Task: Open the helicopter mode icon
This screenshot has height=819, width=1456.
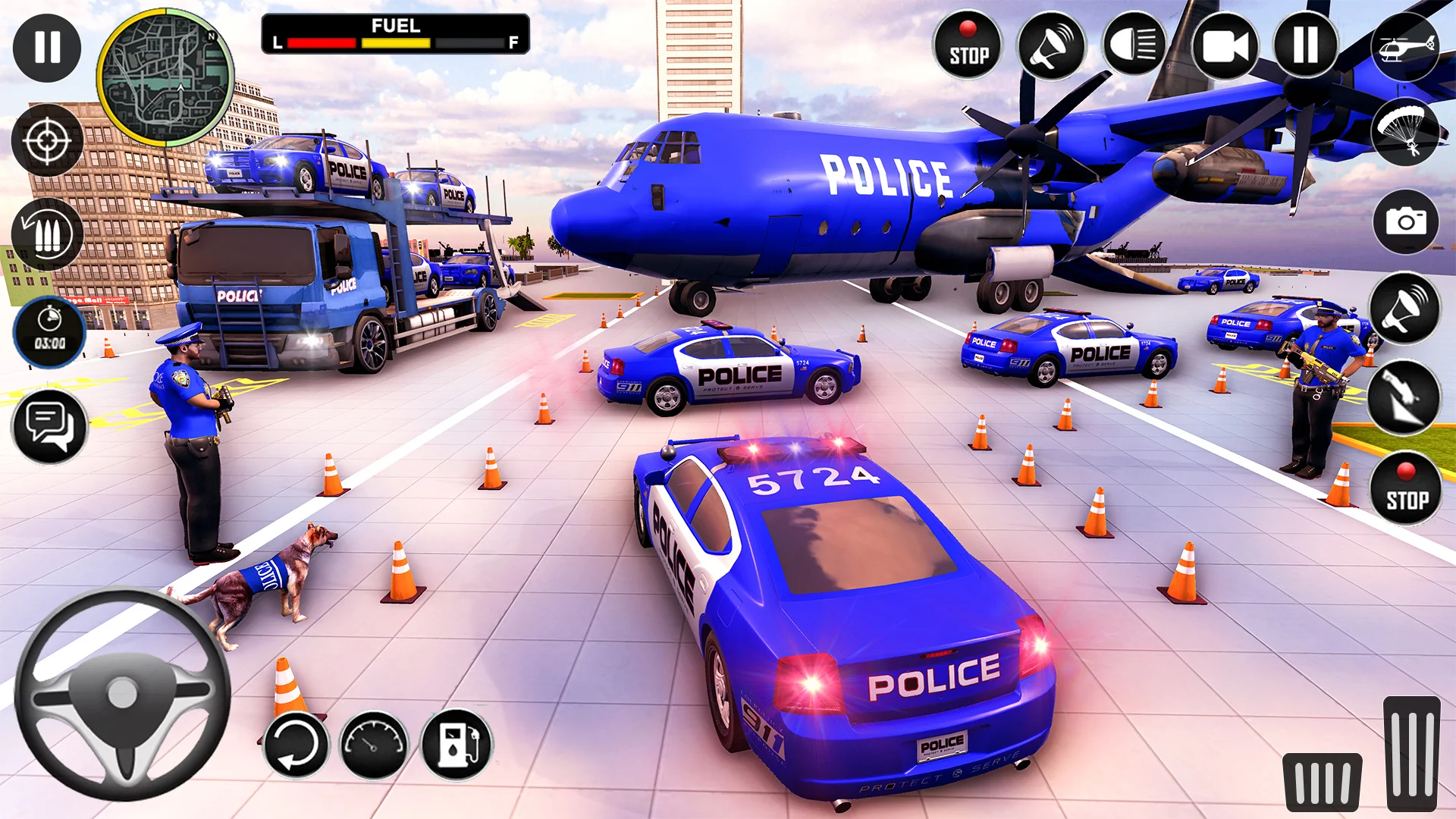Action: [x=1407, y=47]
